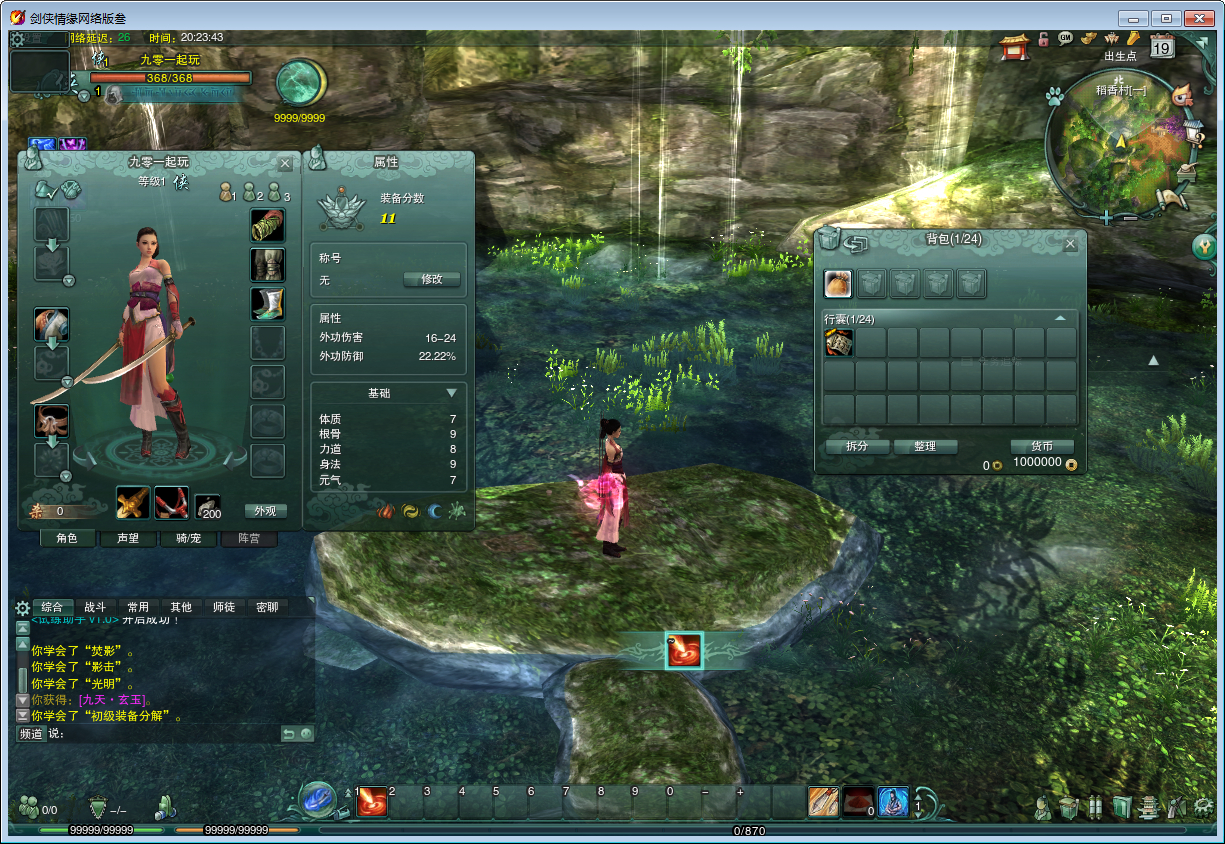Open the calendar icon showing 19

(x=1162, y=46)
